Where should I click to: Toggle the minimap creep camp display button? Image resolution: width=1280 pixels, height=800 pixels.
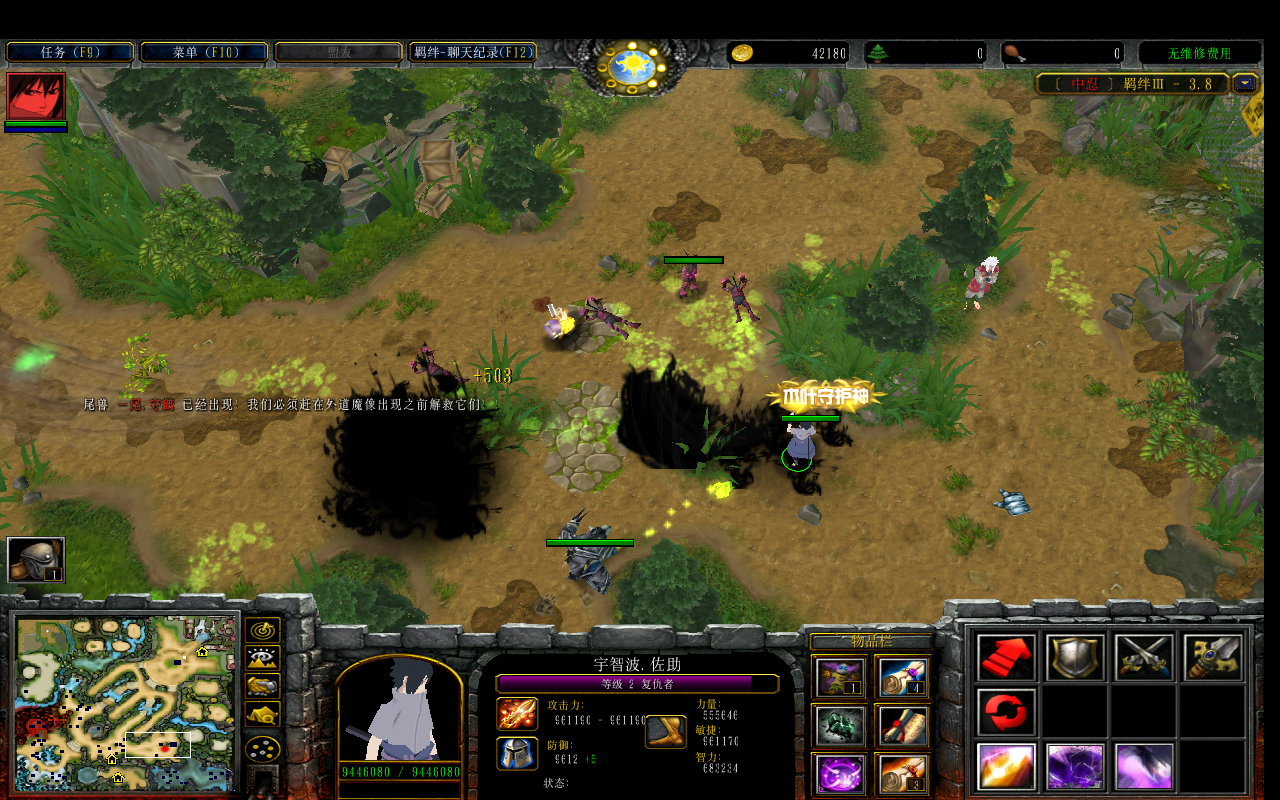(263, 715)
